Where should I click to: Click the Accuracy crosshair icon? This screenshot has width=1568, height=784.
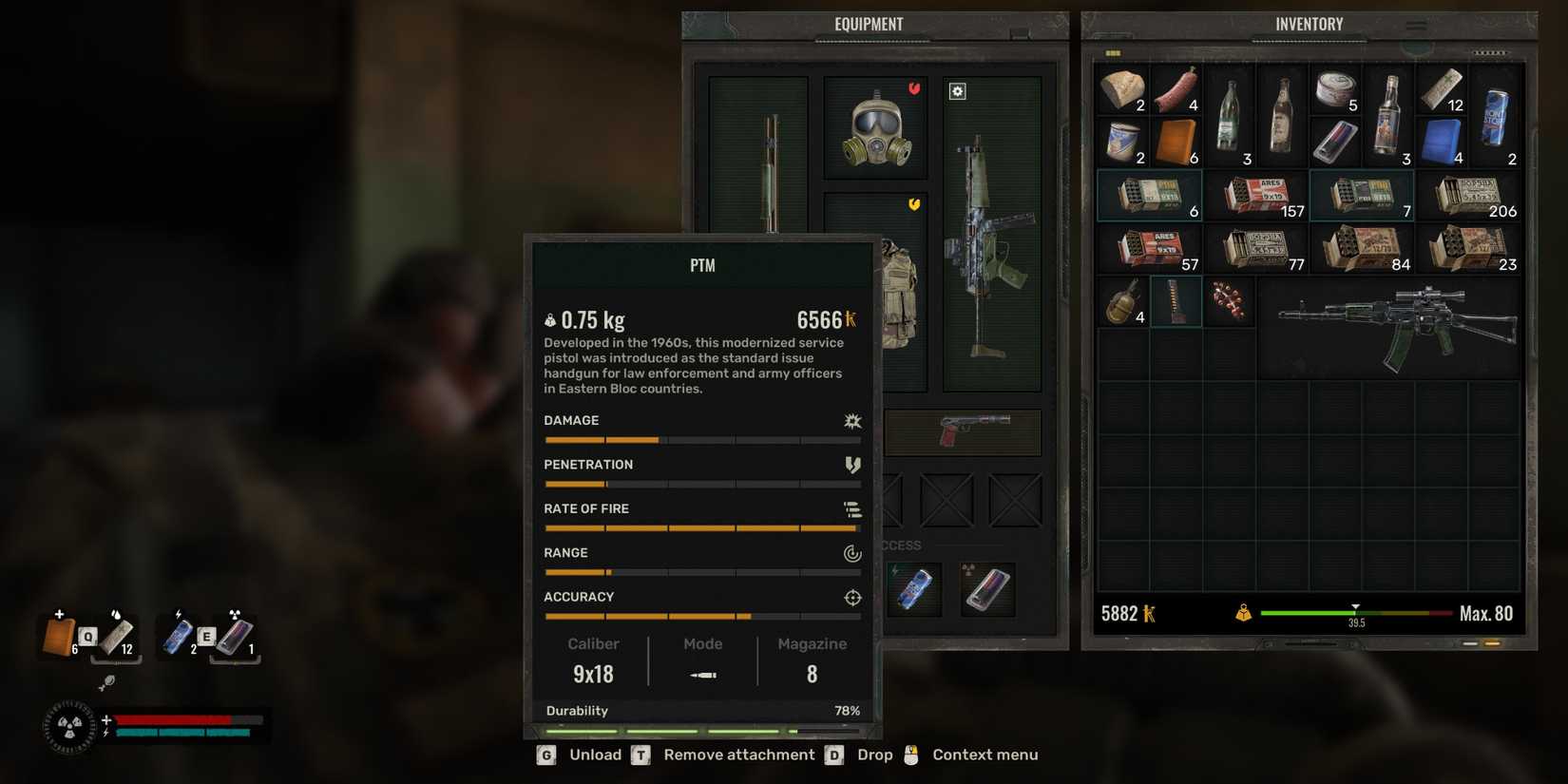click(x=852, y=598)
